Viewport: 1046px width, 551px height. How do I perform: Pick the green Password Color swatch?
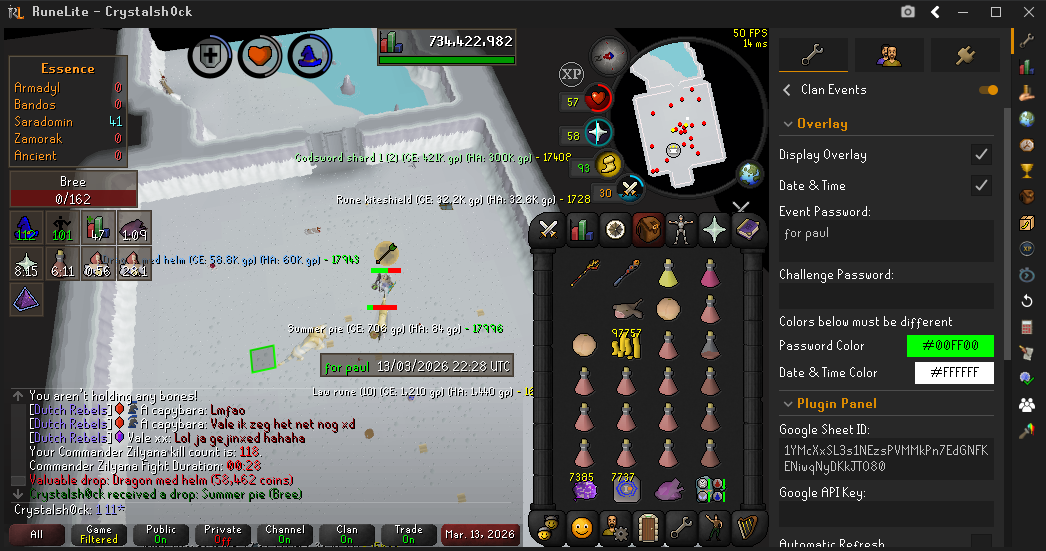[x=950, y=346]
